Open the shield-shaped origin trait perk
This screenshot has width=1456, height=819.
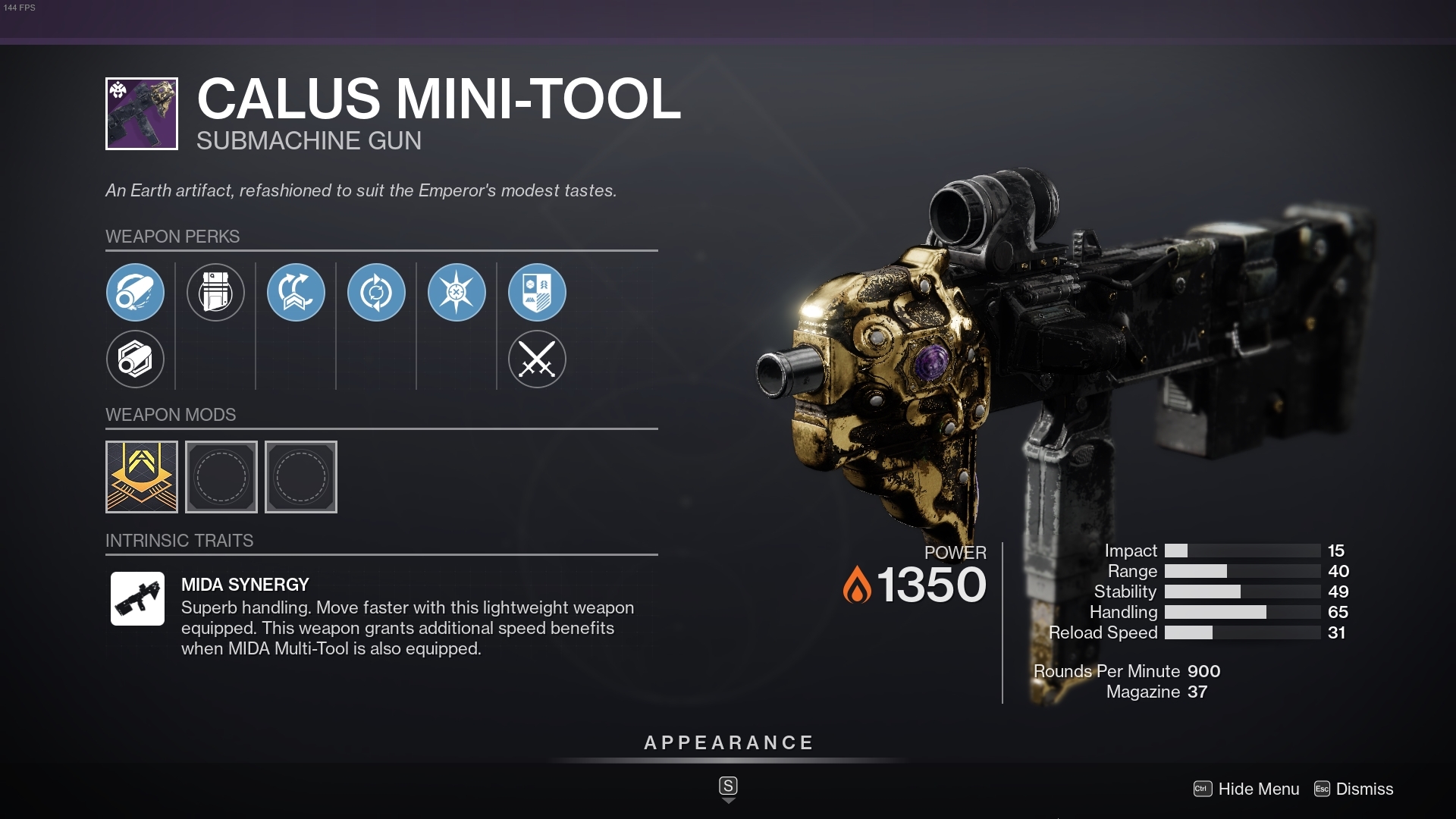pyautogui.click(x=538, y=292)
